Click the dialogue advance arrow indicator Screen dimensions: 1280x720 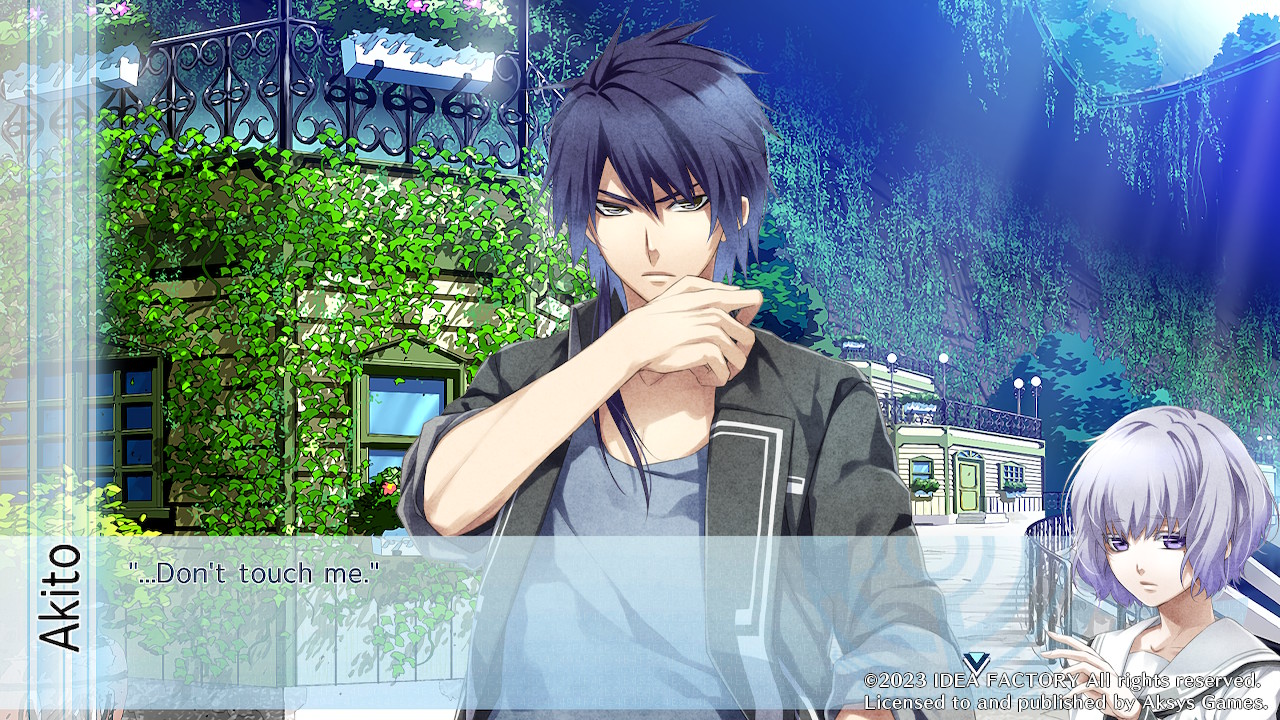[977, 662]
